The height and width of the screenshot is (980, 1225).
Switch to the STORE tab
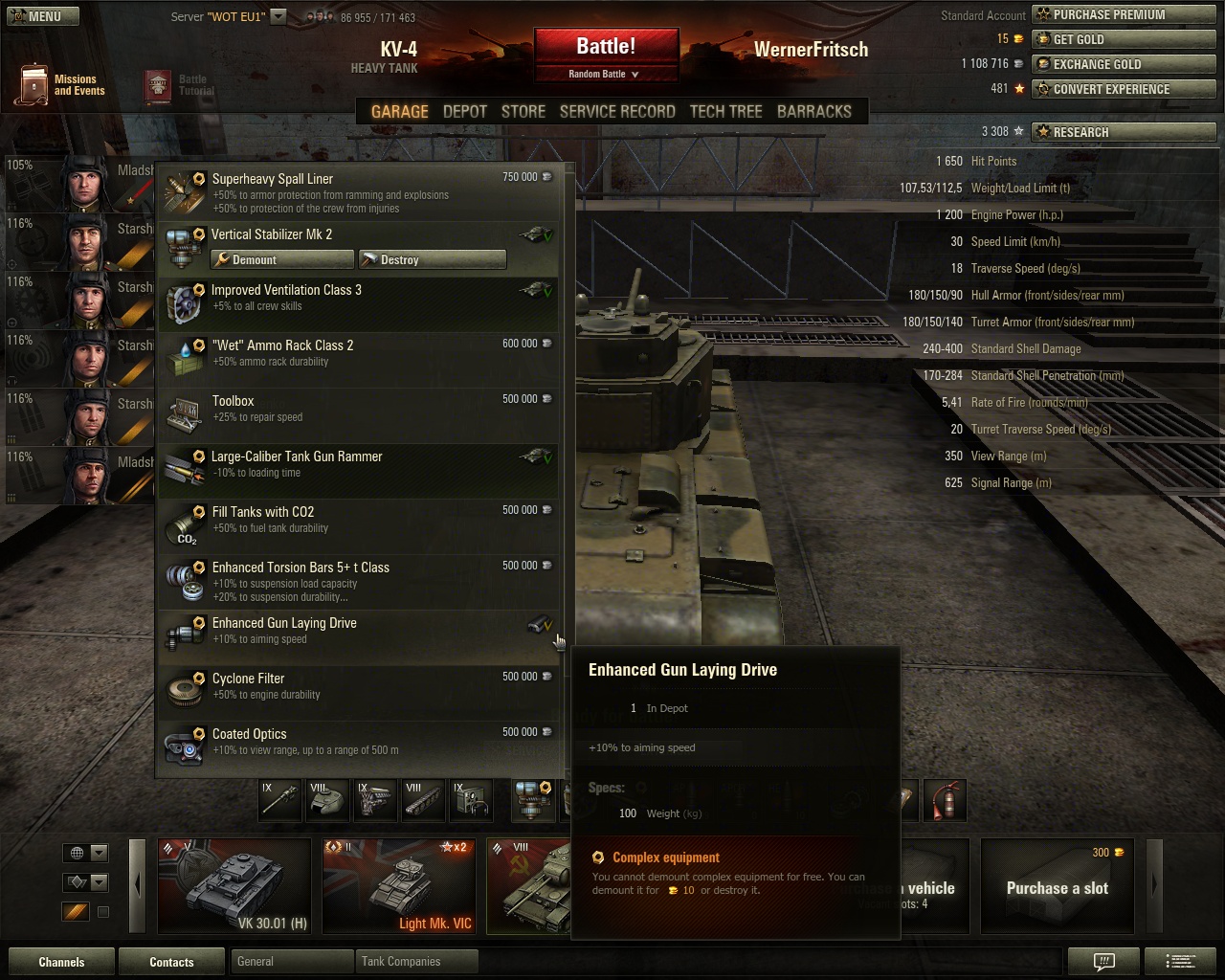click(x=523, y=112)
